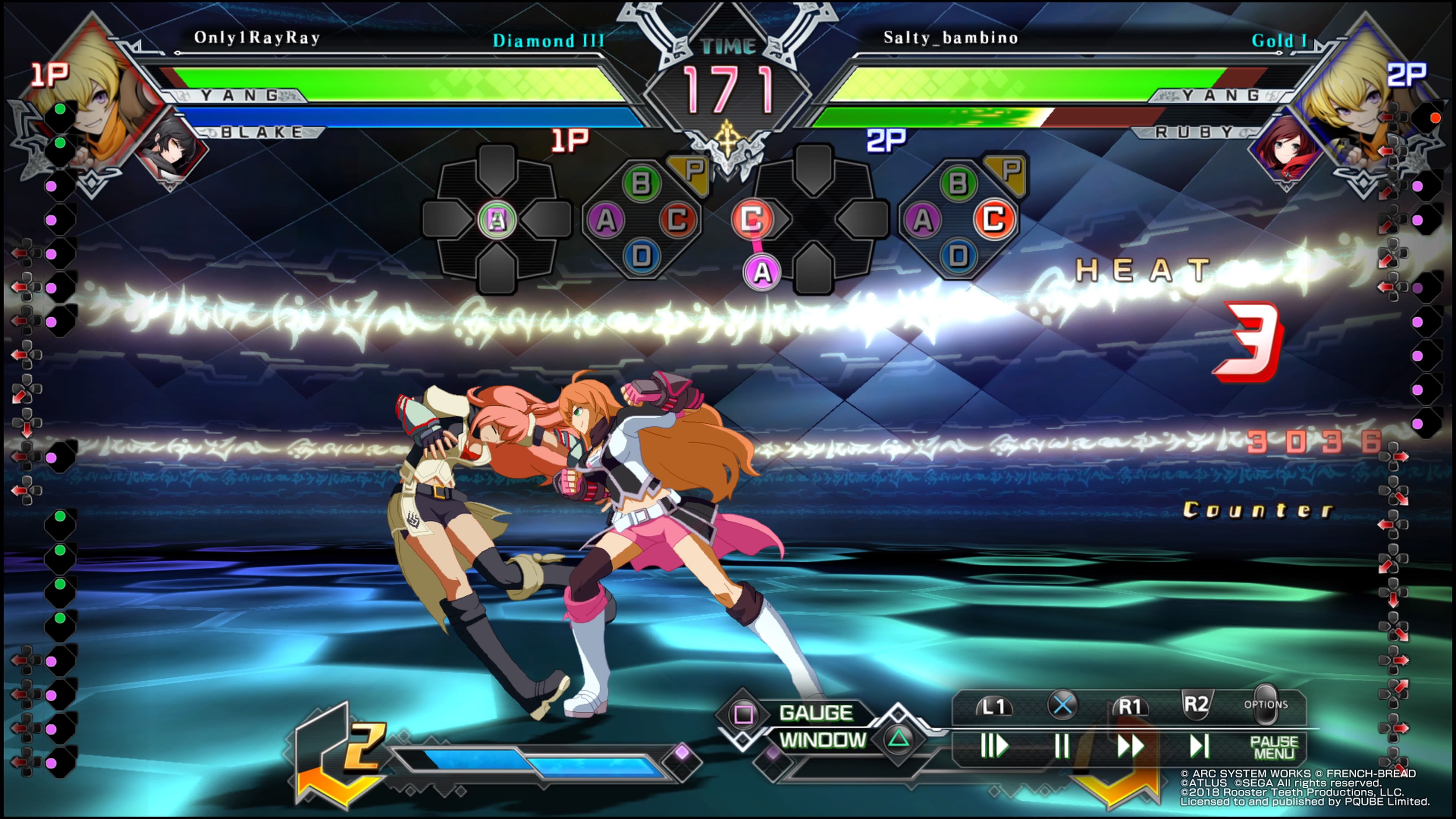The height and width of the screenshot is (819, 1456).
Task: Toggle the Gauge display option
Action: 816,713
